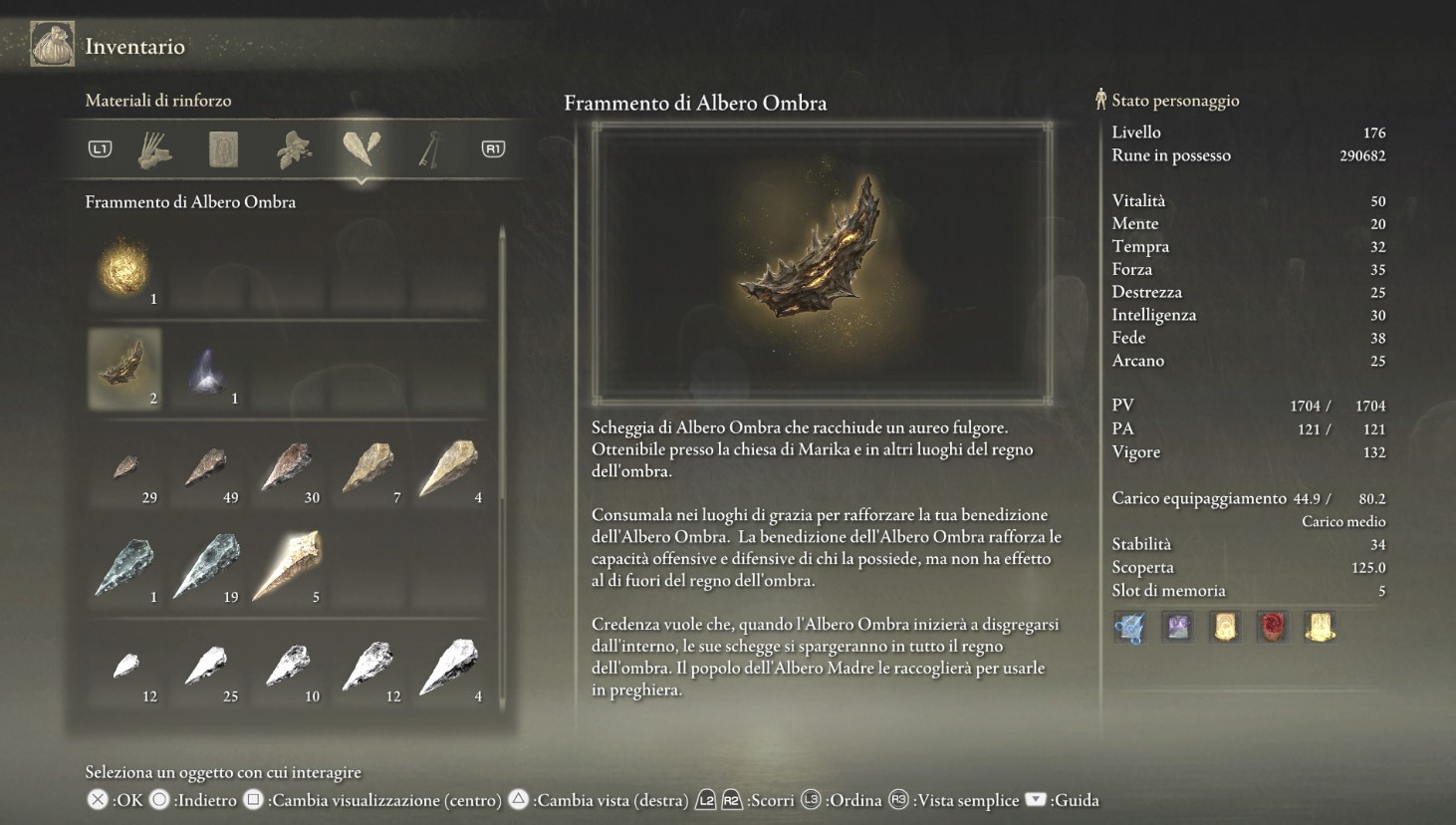Open the stone tablet category tab
1456x825 pixels.
click(x=224, y=149)
